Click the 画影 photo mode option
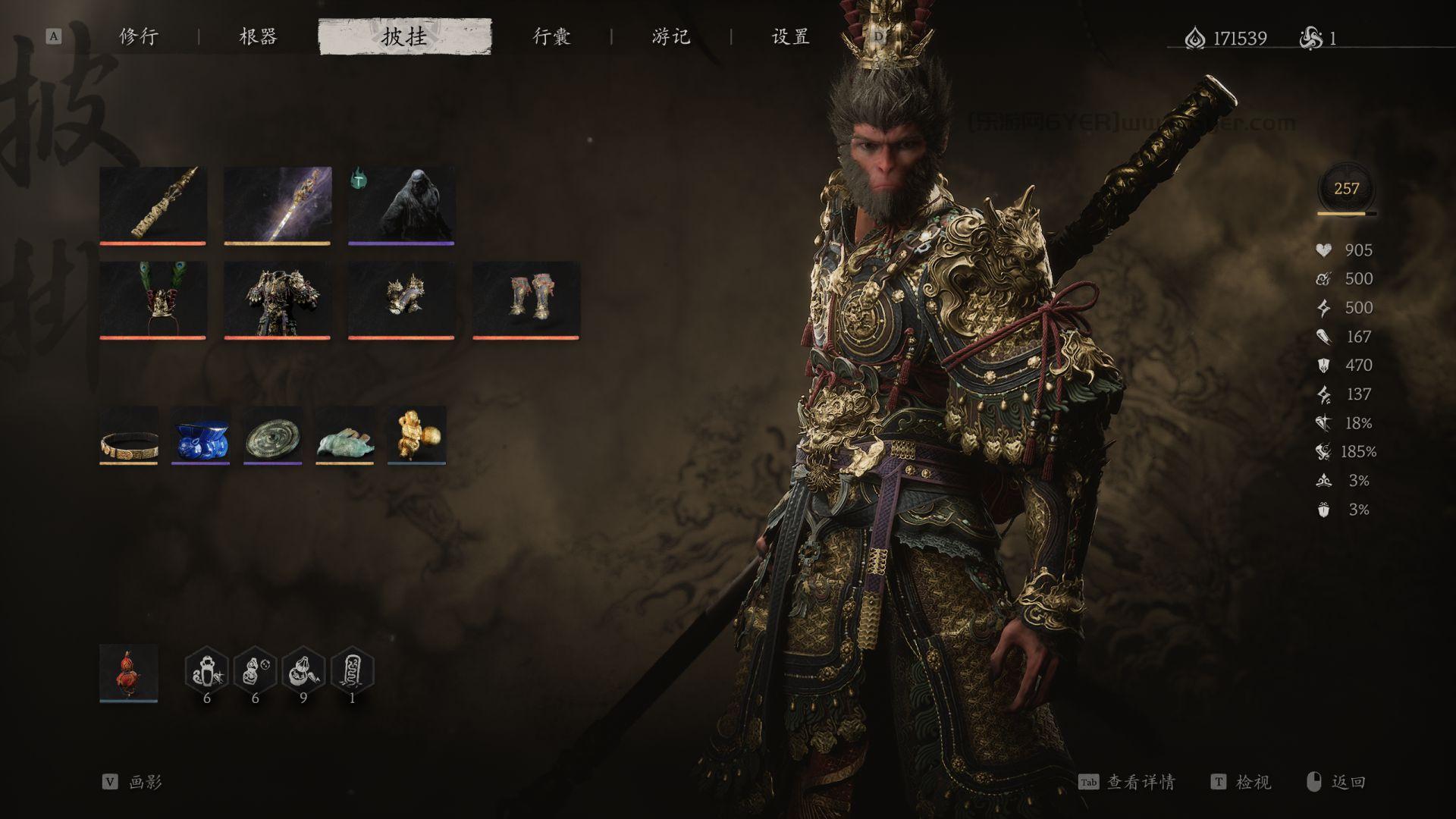 pyautogui.click(x=145, y=782)
